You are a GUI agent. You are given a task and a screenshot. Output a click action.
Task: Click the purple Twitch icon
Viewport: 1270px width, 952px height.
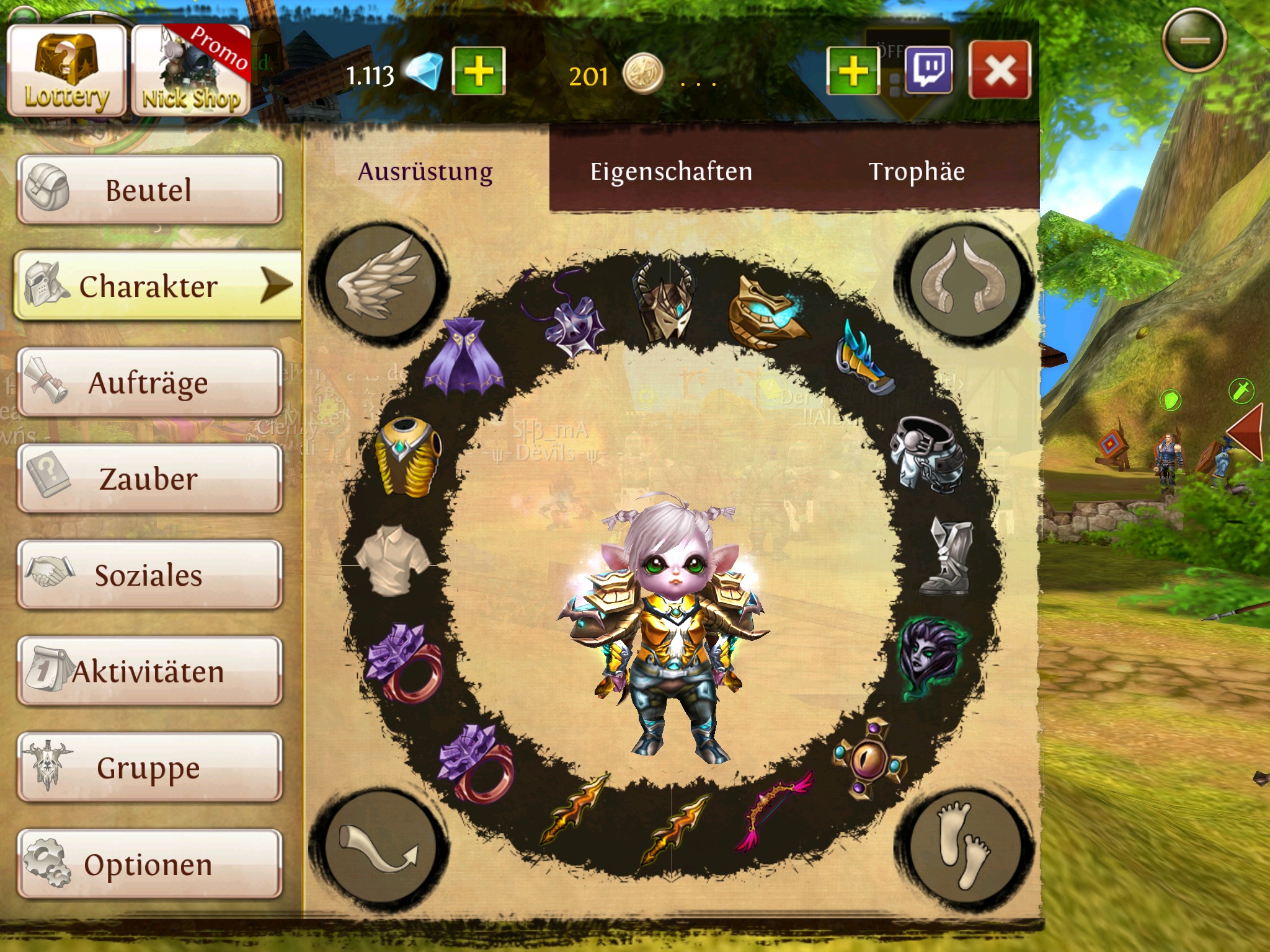click(x=928, y=70)
